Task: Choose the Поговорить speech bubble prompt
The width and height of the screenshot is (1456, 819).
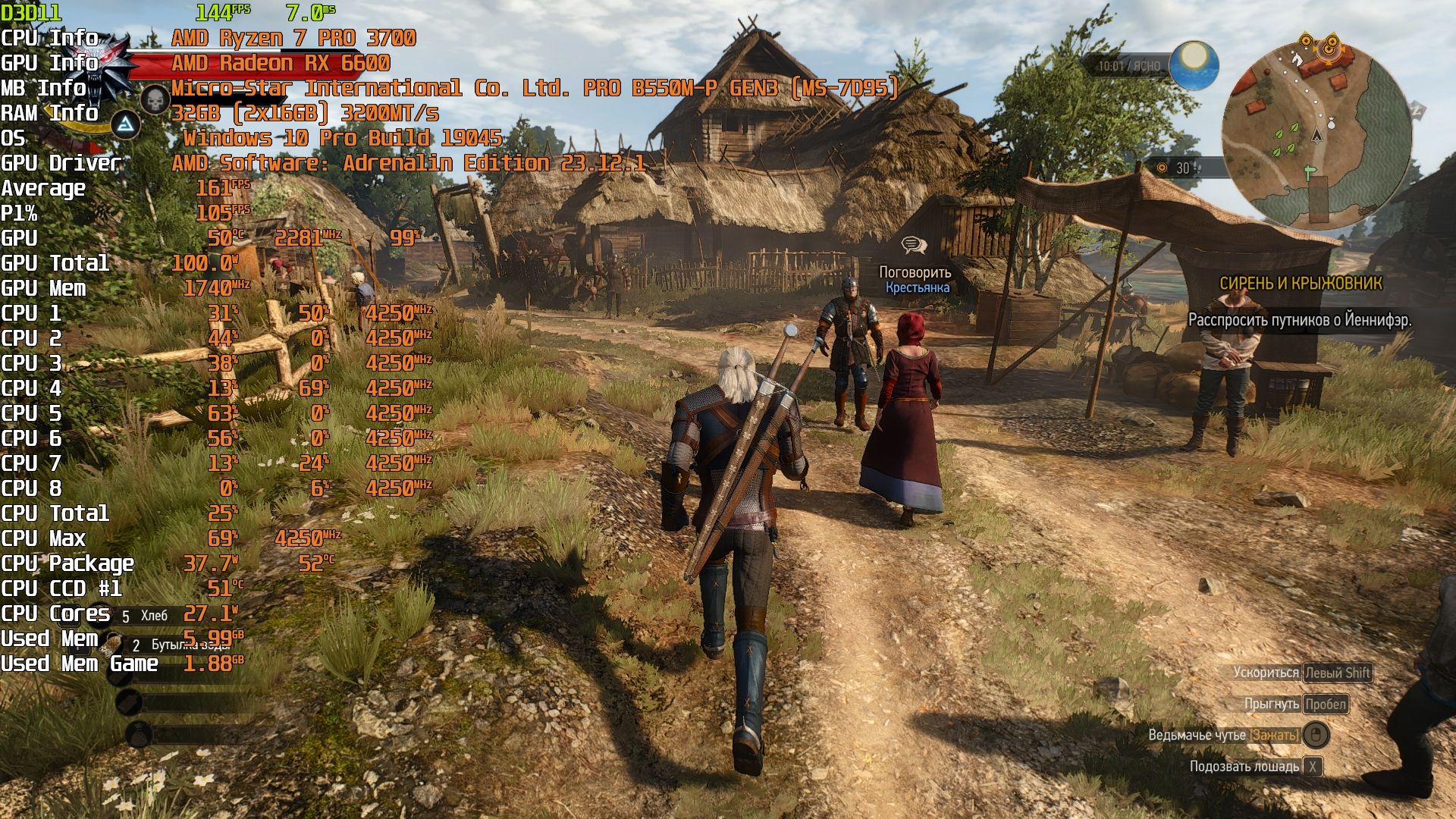Action: 914,246
